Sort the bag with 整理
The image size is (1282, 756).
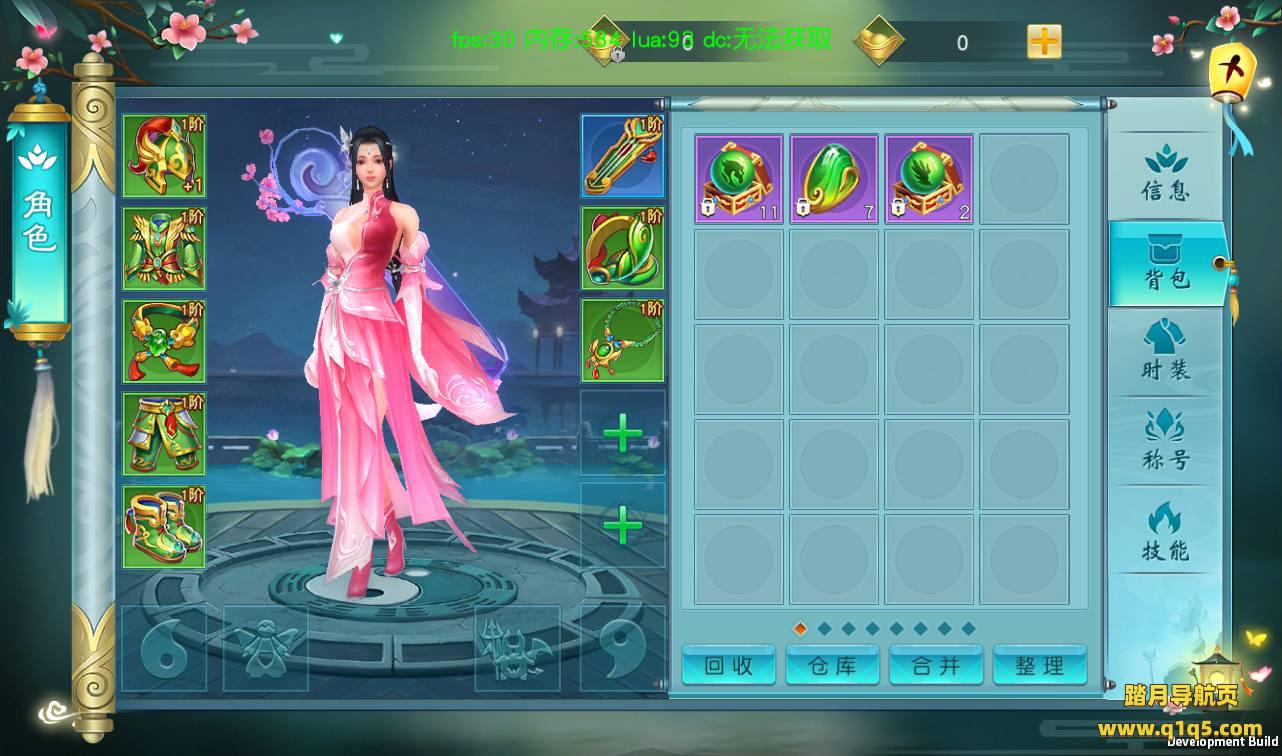coord(1039,666)
